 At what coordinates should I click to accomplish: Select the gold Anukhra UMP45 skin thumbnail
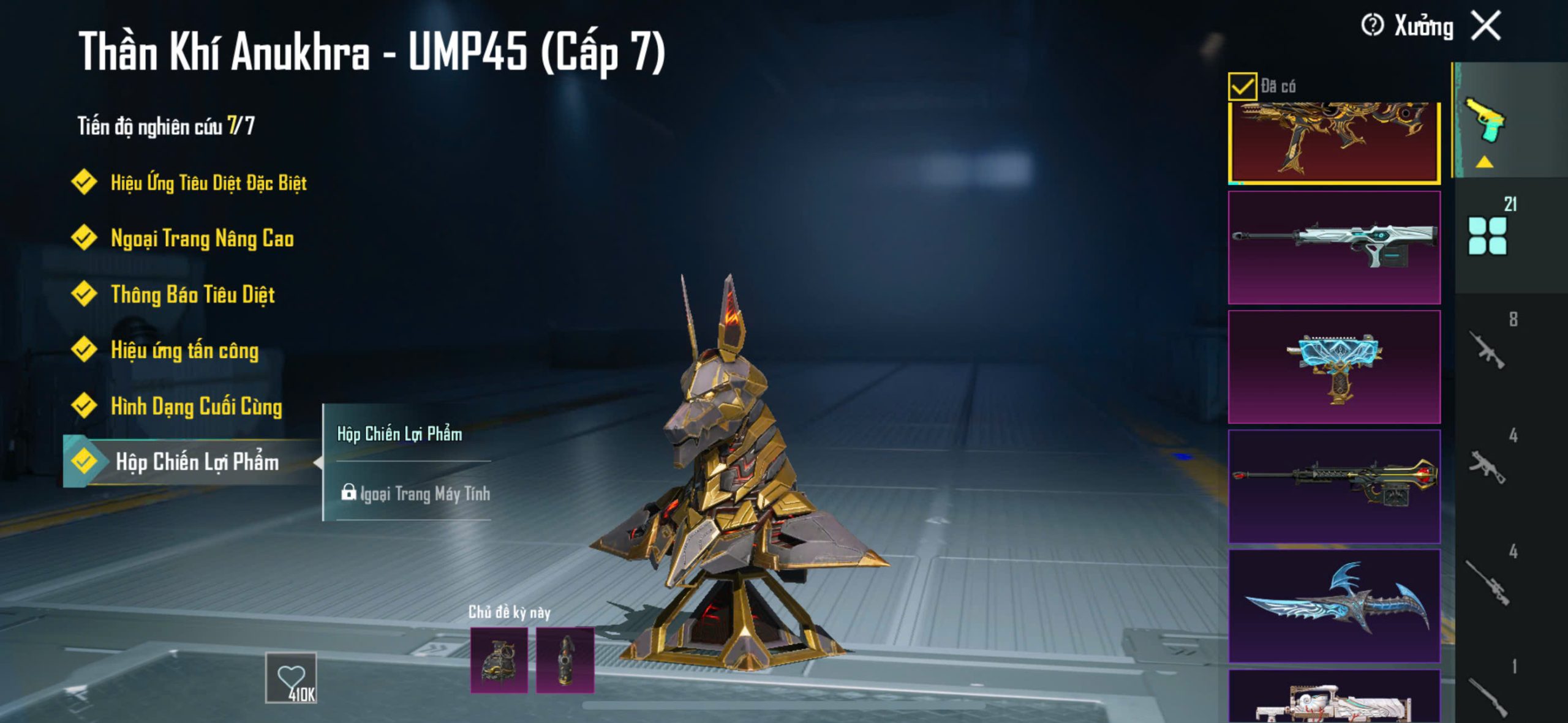coord(1334,142)
